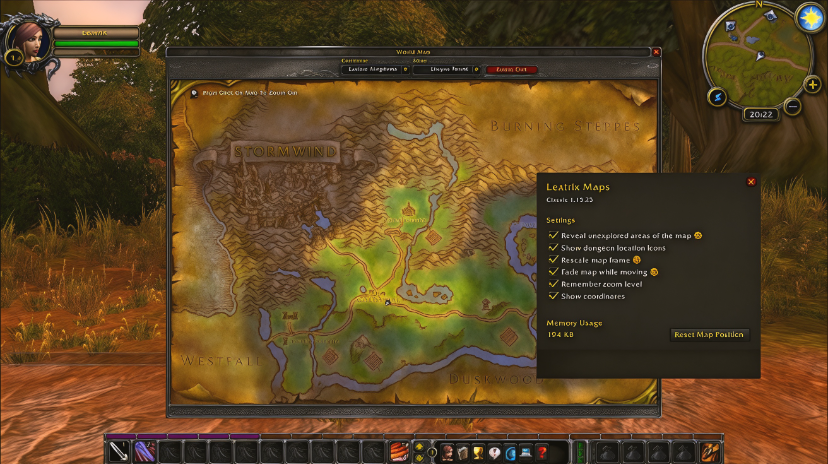828x464 pixels.
Task: Select the player portrait frame
Action: coord(27,41)
